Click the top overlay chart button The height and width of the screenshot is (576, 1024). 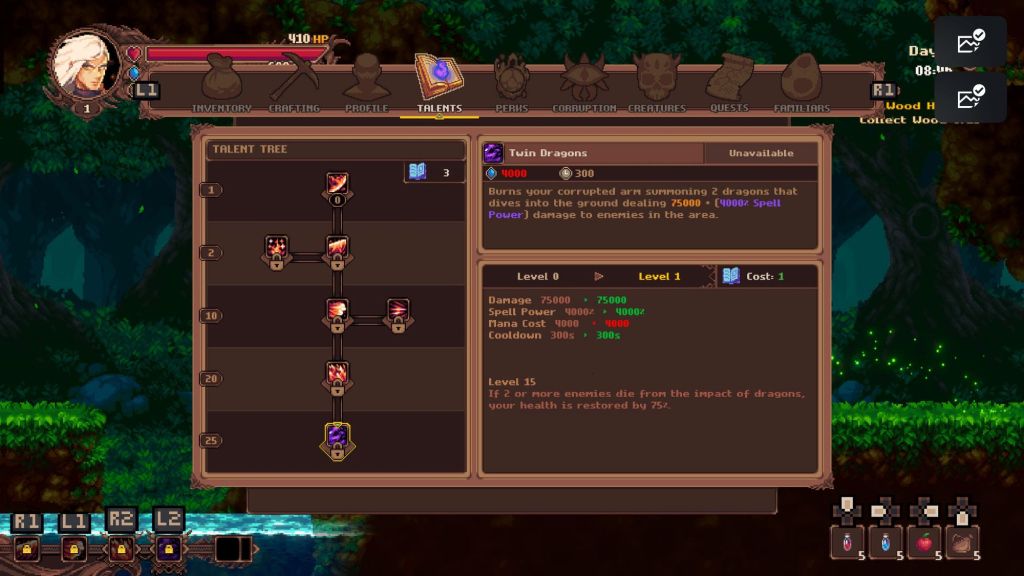coord(970,42)
